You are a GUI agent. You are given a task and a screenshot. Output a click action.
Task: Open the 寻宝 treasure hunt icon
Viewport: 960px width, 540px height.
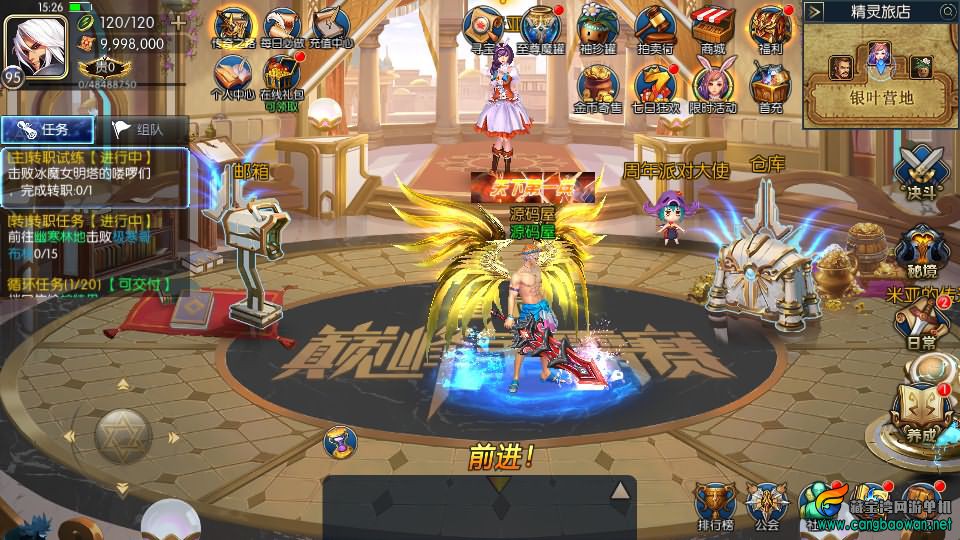pos(486,26)
